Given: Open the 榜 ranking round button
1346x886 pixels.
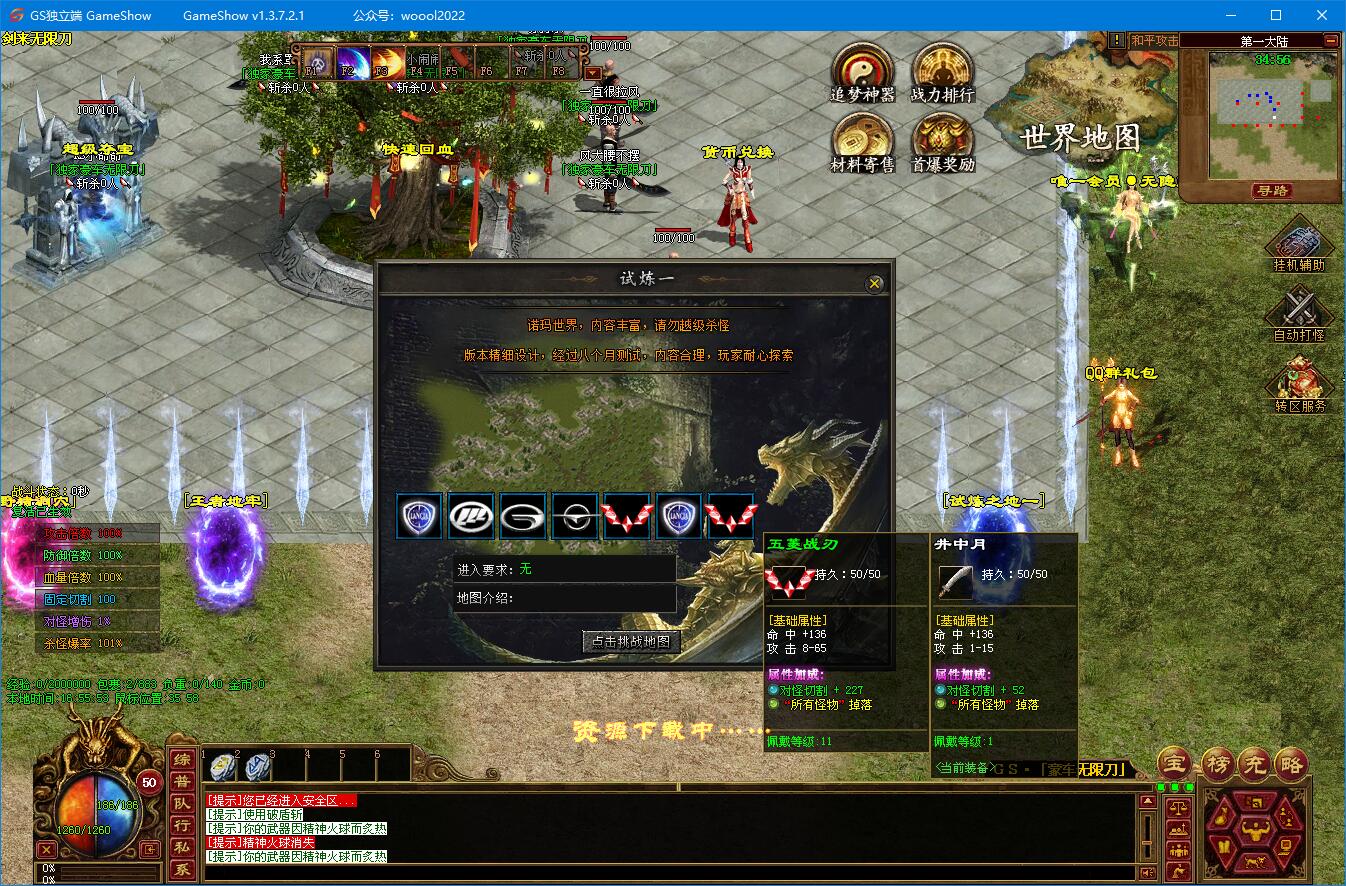Looking at the screenshot, I should click(1218, 764).
